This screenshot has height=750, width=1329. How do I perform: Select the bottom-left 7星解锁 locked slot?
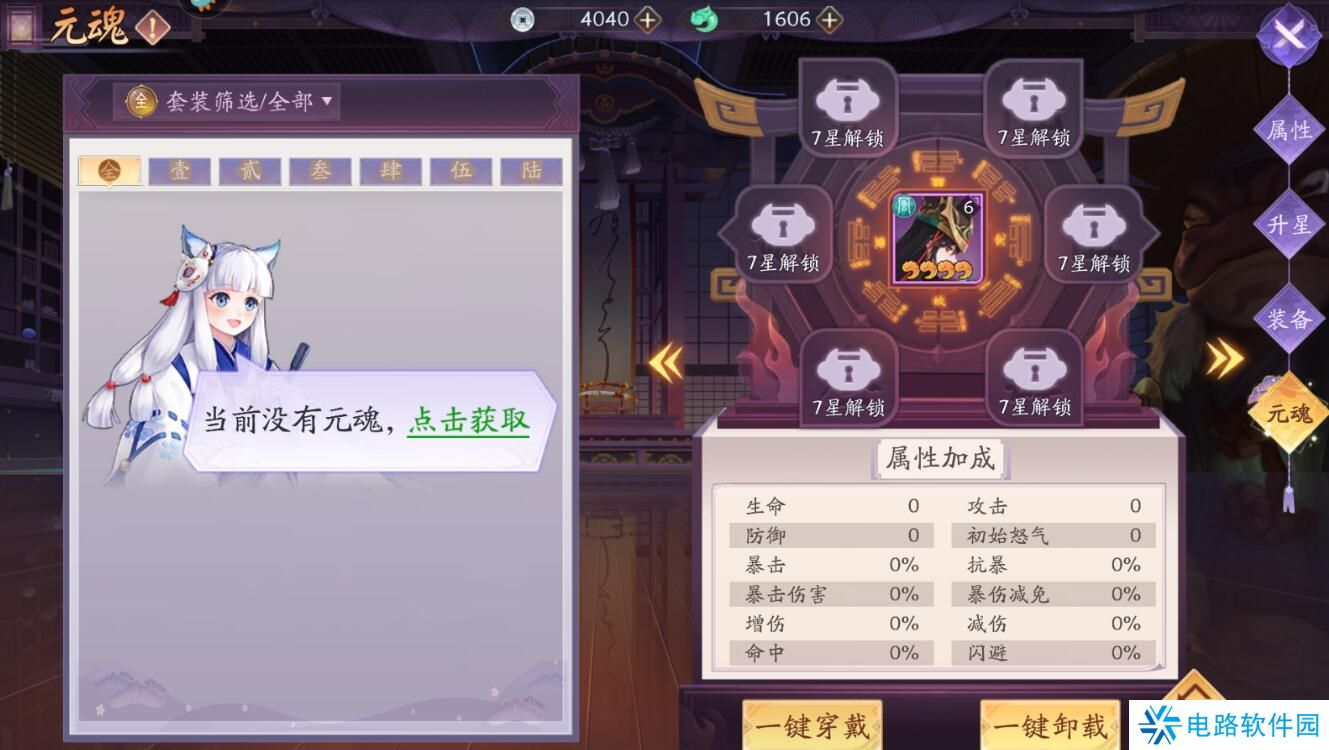tap(849, 376)
